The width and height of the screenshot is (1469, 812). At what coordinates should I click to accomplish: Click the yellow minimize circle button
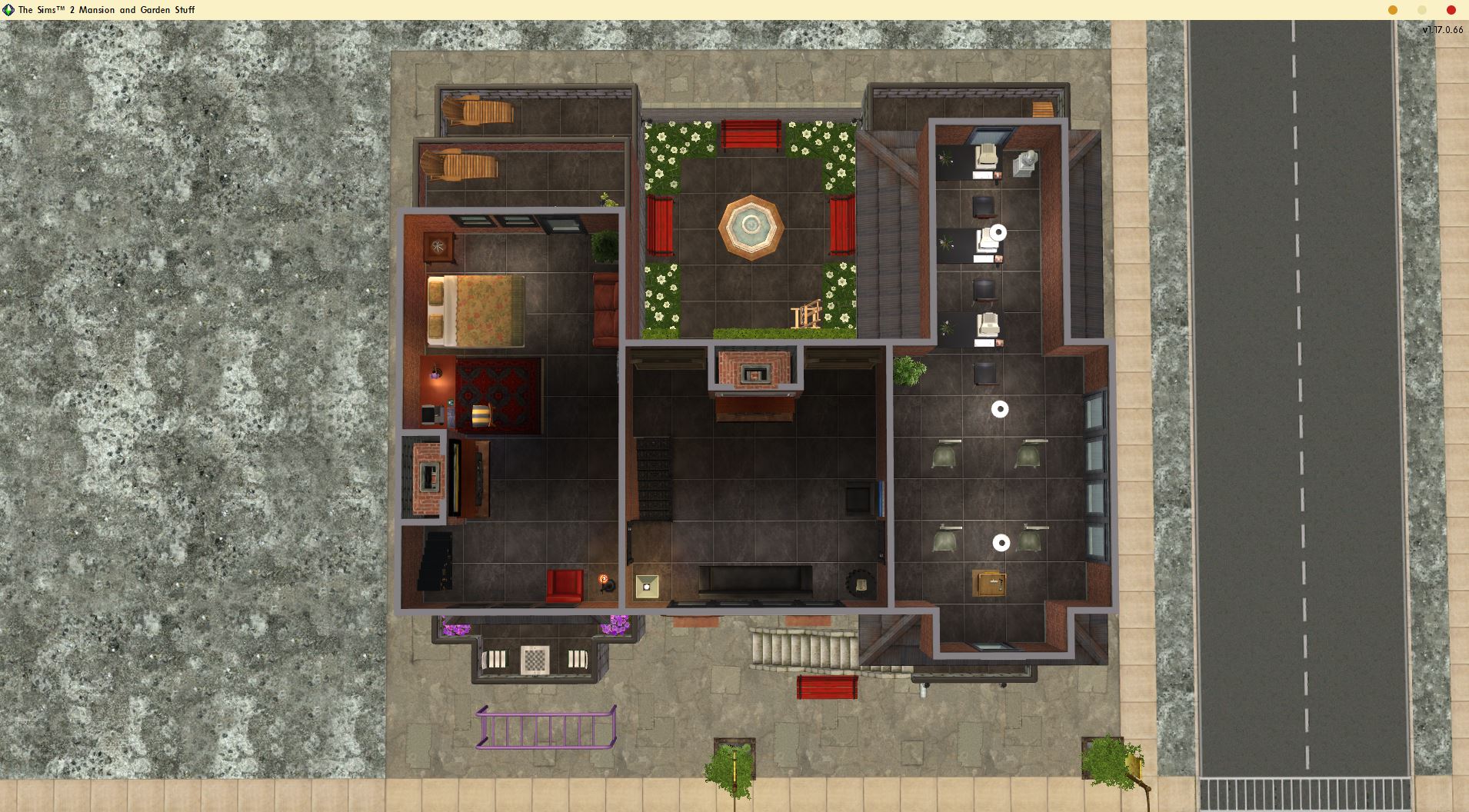pos(1394,10)
